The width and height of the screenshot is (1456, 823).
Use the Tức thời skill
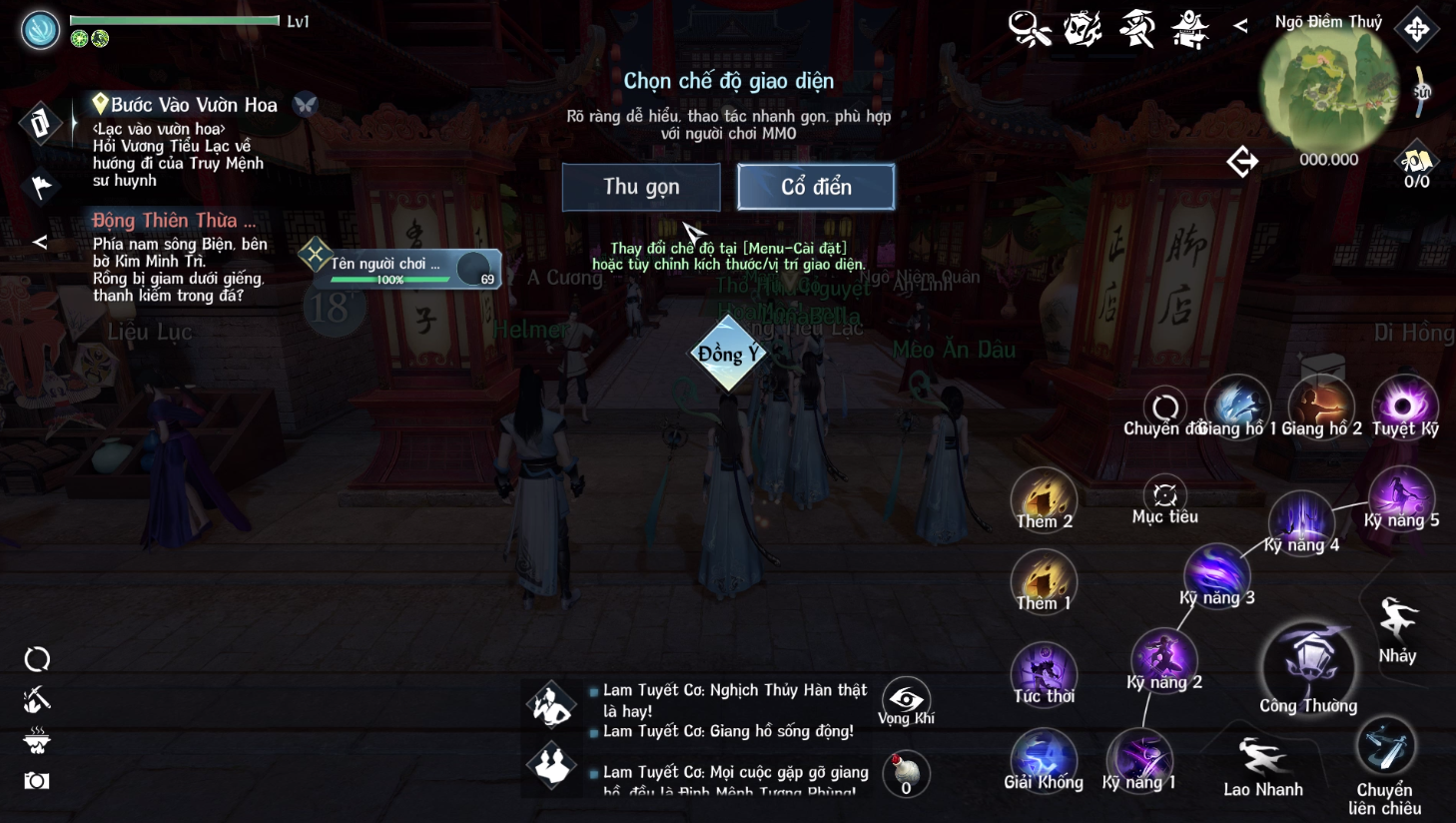[x=1044, y=670]
